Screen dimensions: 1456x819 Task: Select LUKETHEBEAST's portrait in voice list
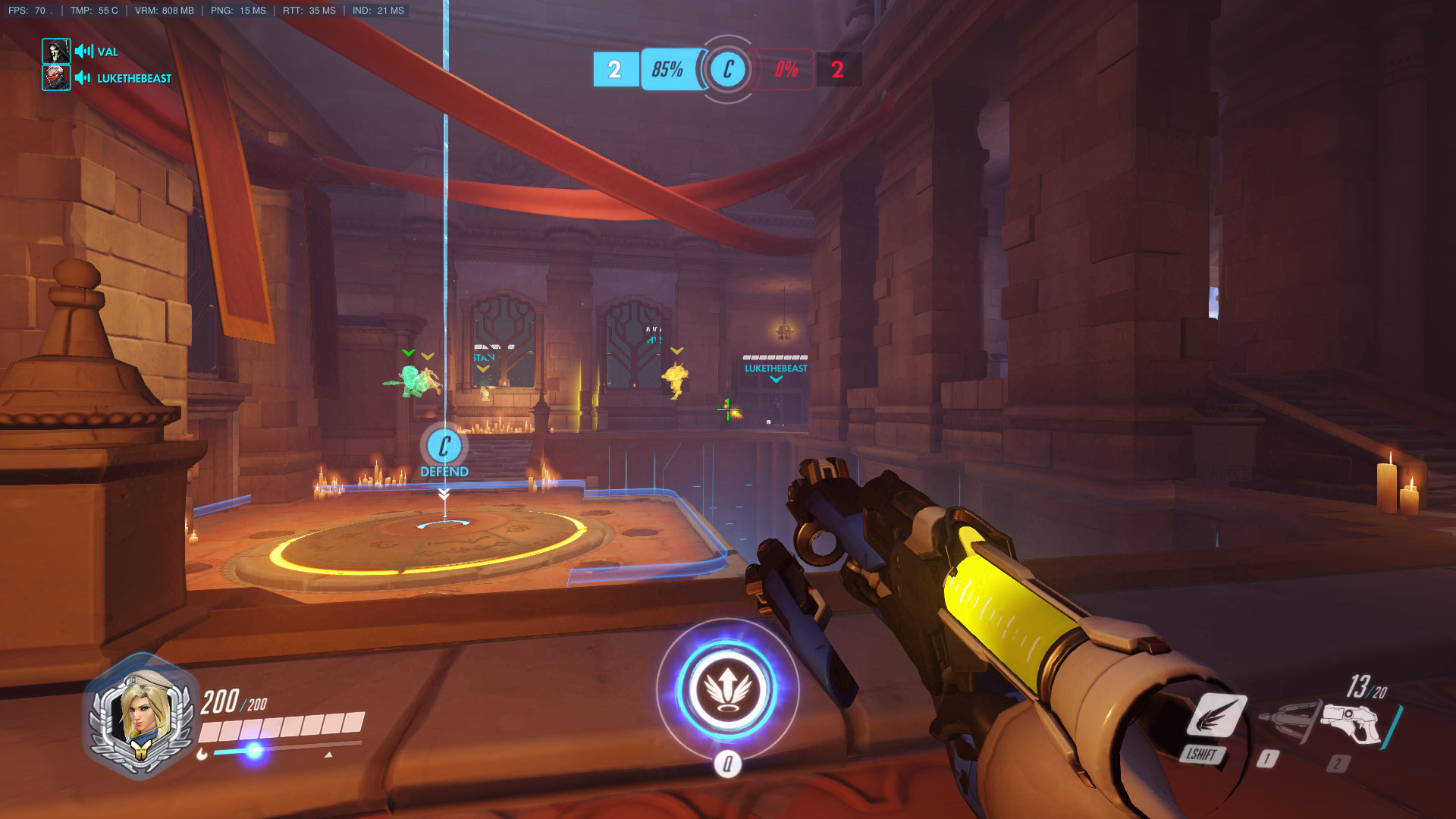point(56,77)
